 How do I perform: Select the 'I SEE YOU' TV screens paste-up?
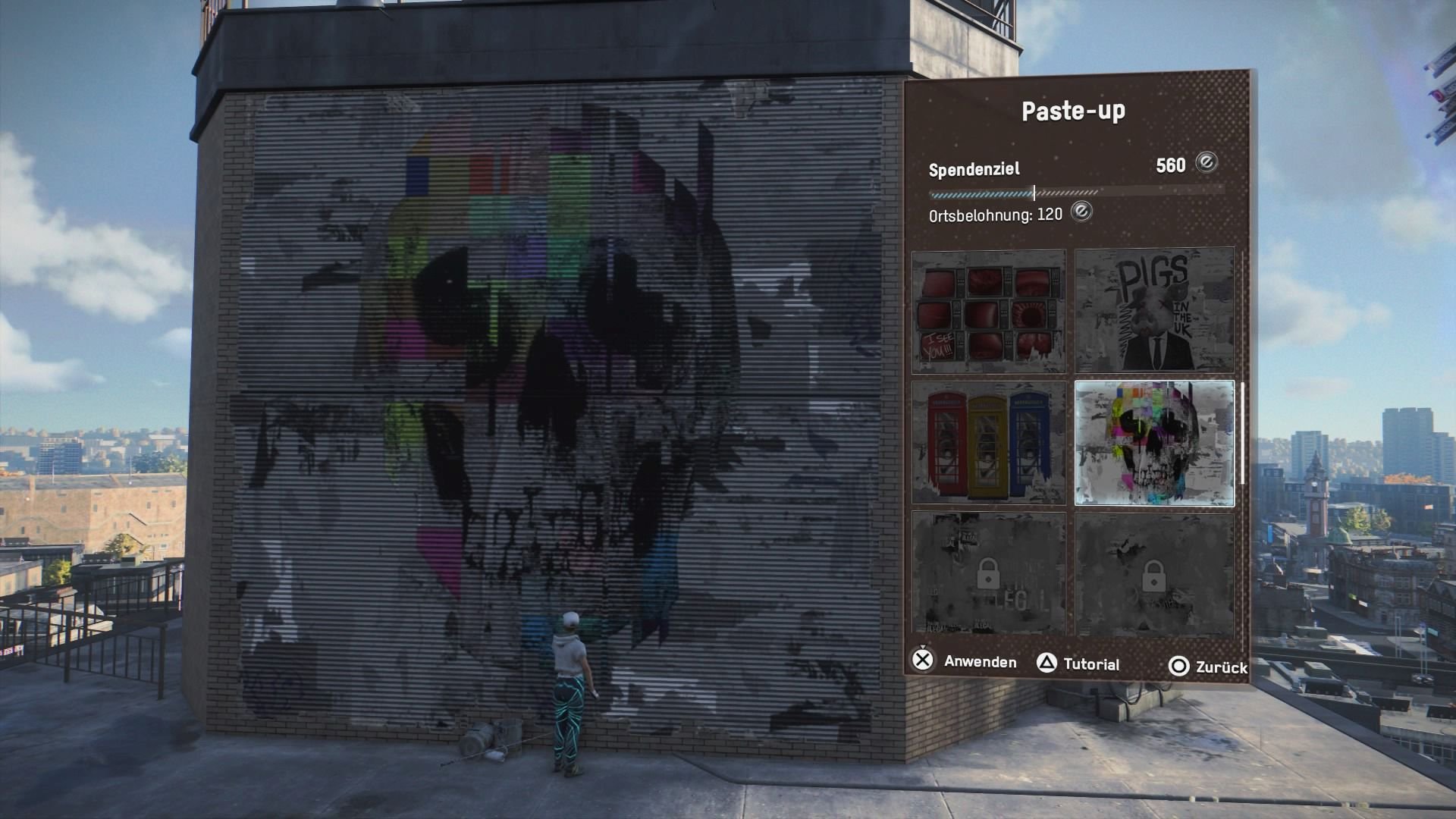(987, 311)
